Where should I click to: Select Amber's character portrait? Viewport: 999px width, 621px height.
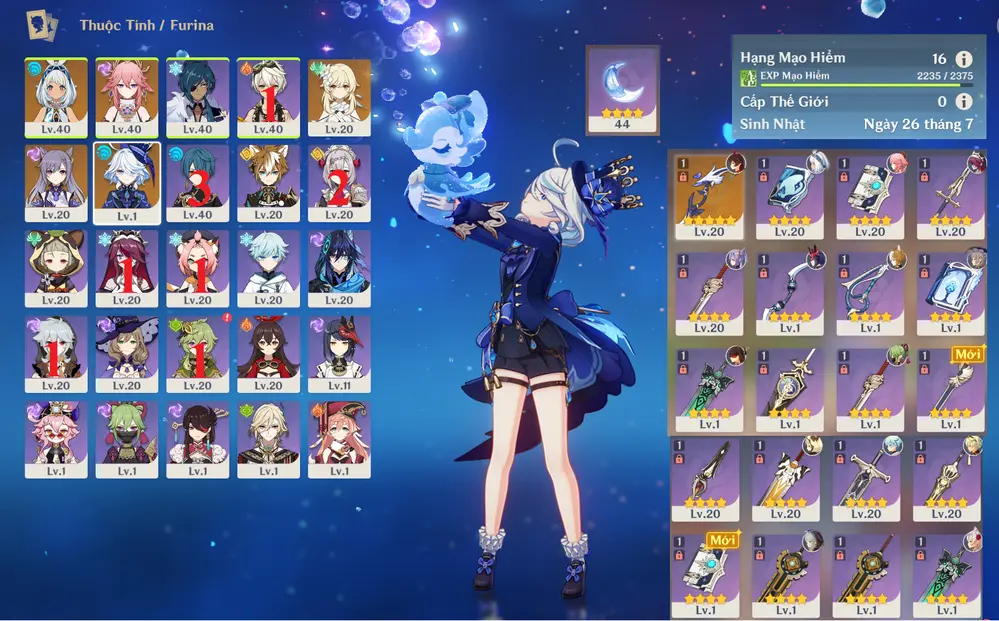point(268,353)
